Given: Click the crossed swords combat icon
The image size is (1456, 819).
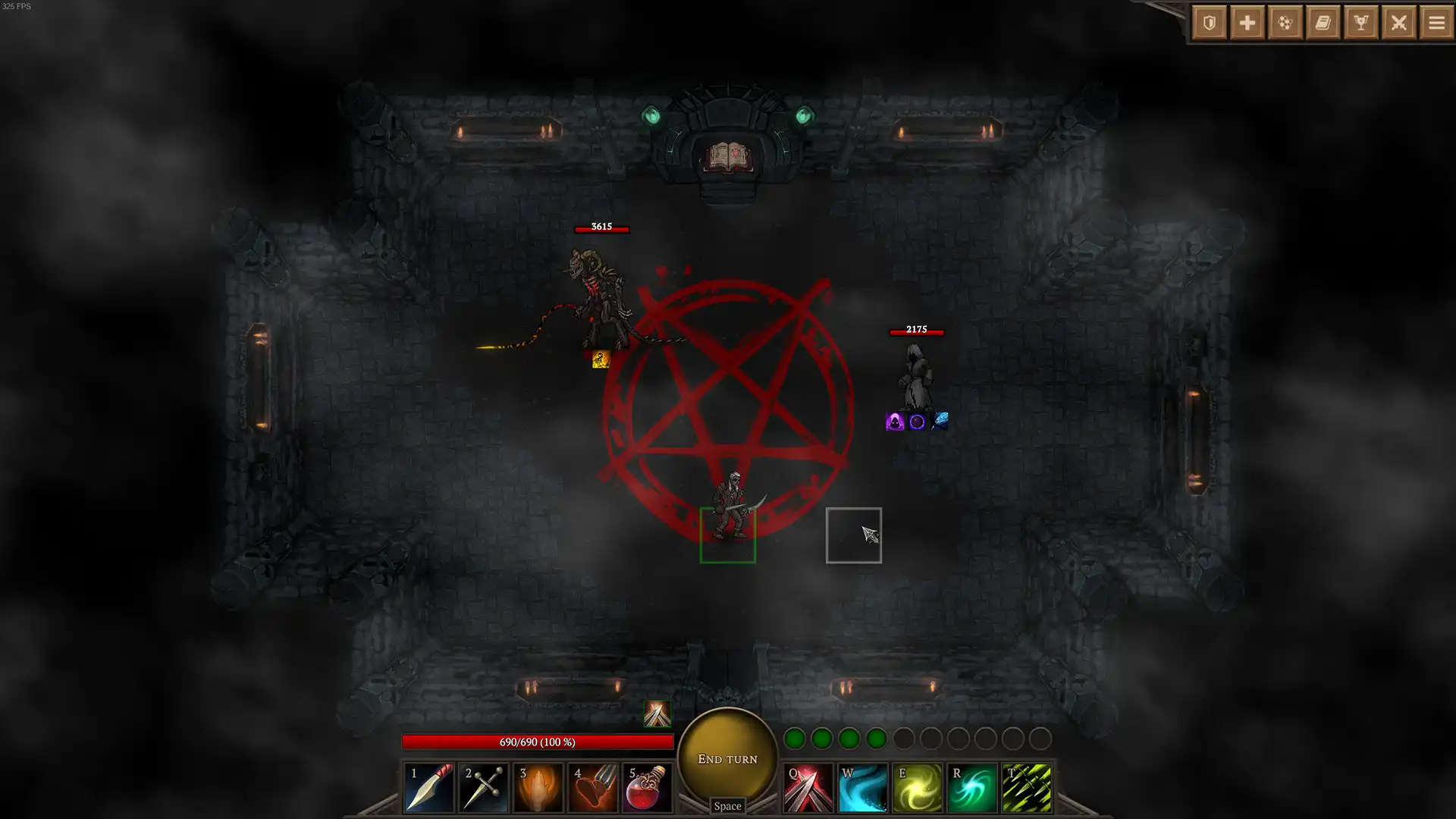Looking at the screenshot, I should [x=1399, y=23].
